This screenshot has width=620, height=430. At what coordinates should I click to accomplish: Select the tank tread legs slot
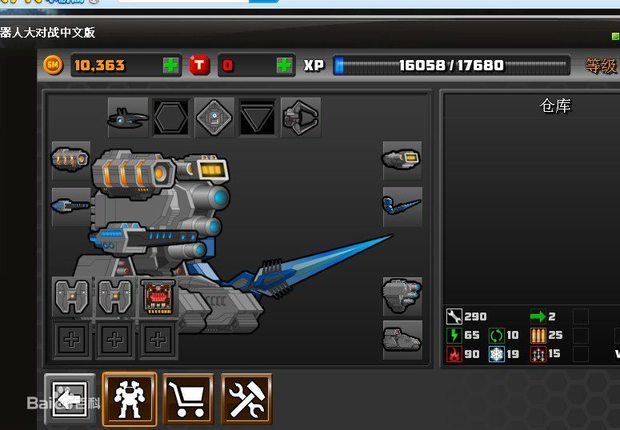pyautogui.click(x=402, y=340)
